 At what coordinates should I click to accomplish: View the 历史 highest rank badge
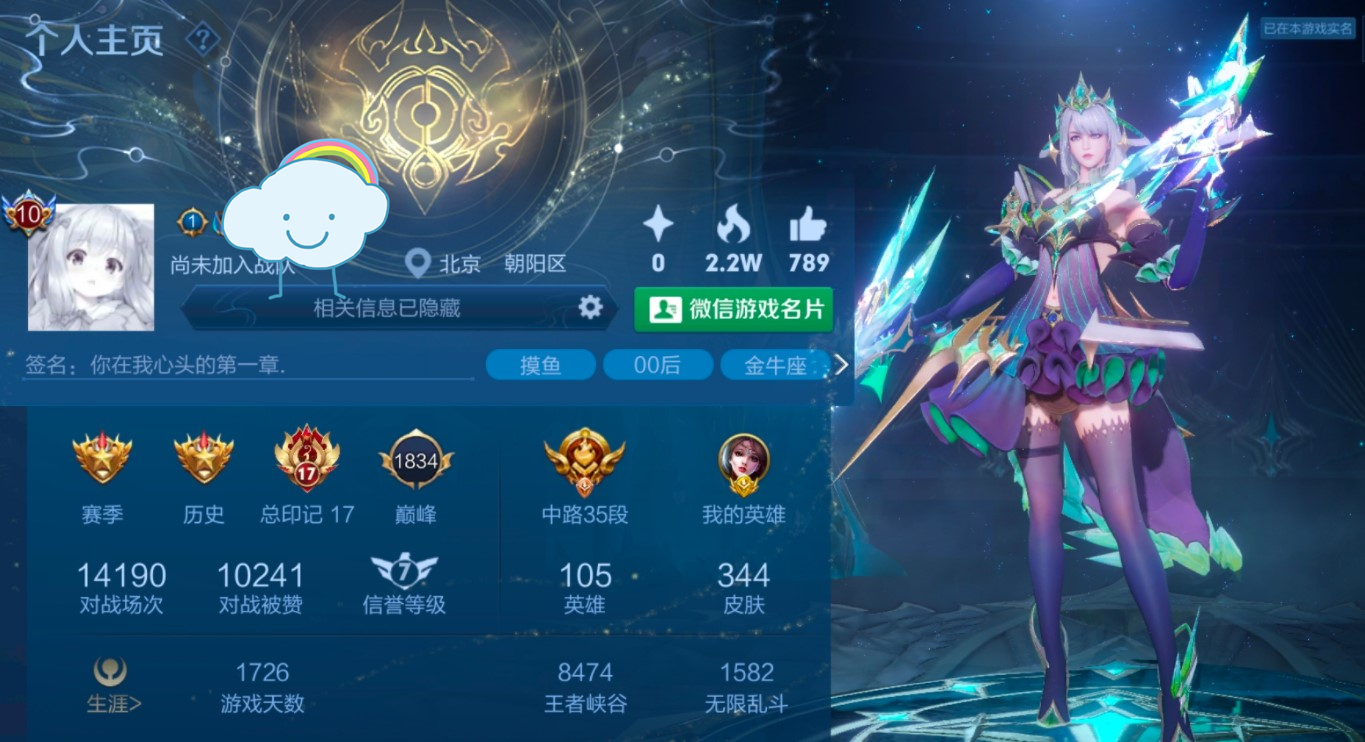[203, 458]
